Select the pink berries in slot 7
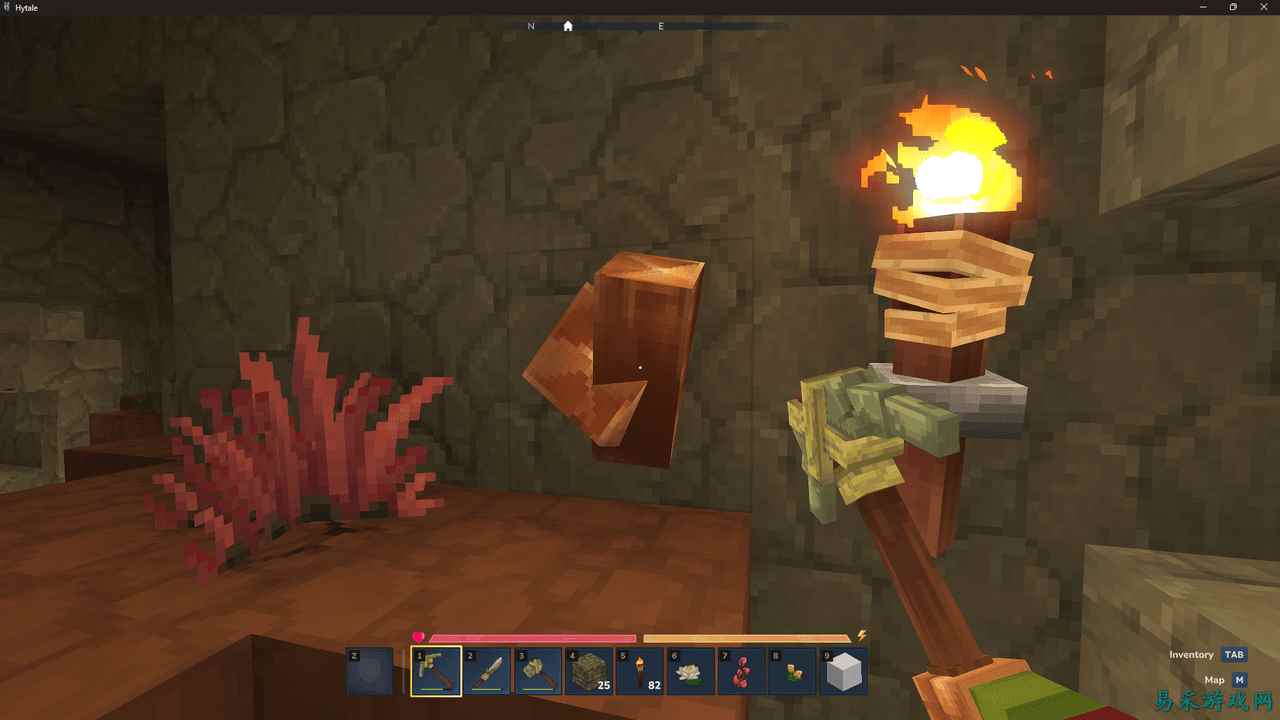Screen dimensions: 1280x720 743,669
